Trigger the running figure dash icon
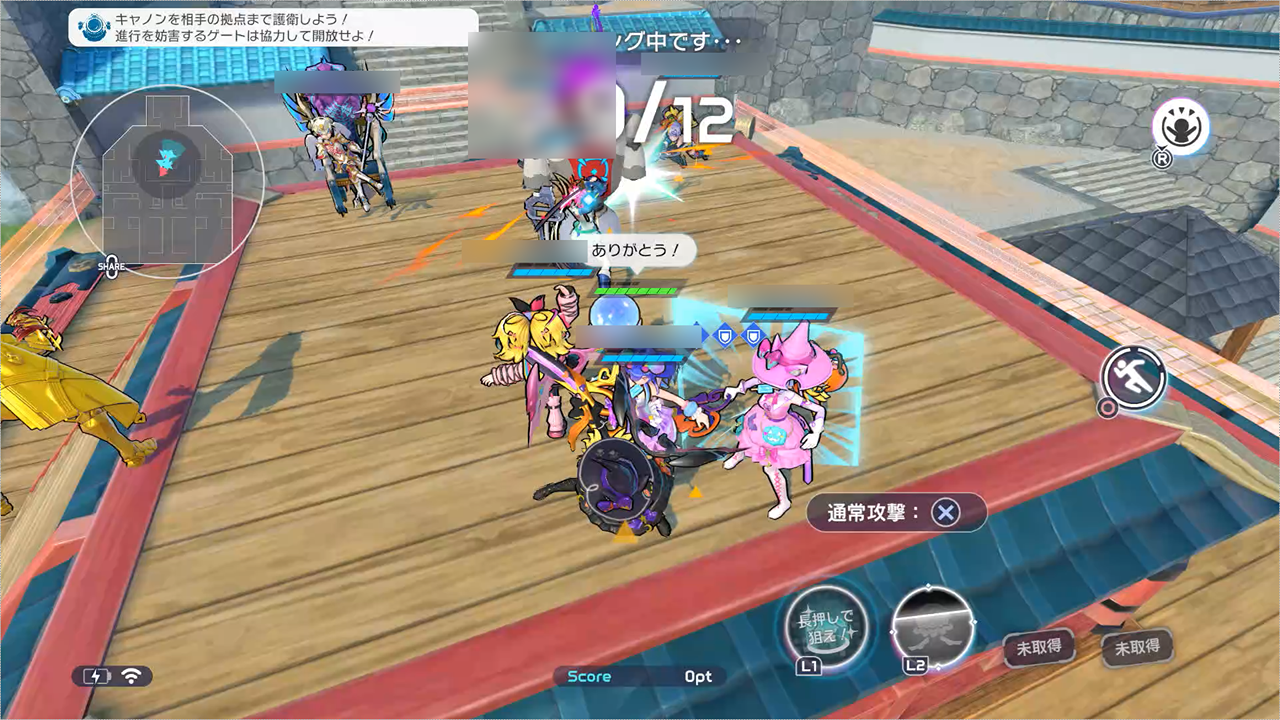 (1134, 377)
